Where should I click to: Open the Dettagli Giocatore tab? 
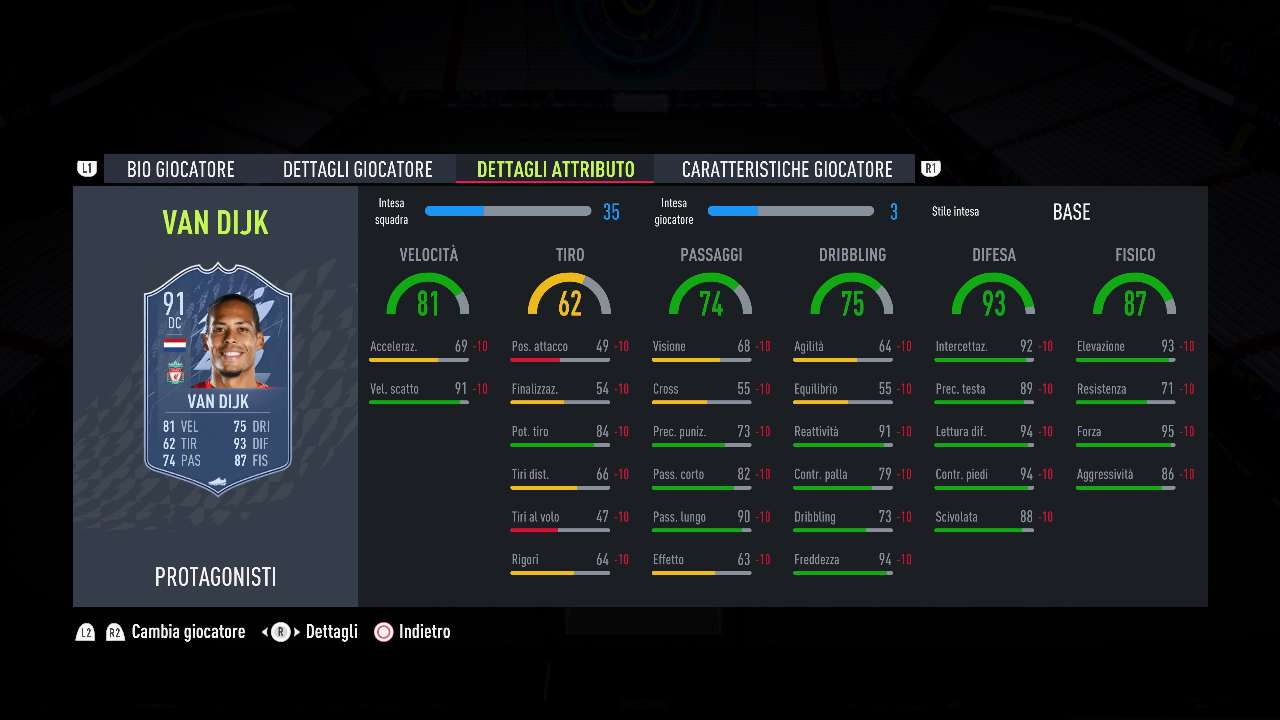[x=357, y=169]
